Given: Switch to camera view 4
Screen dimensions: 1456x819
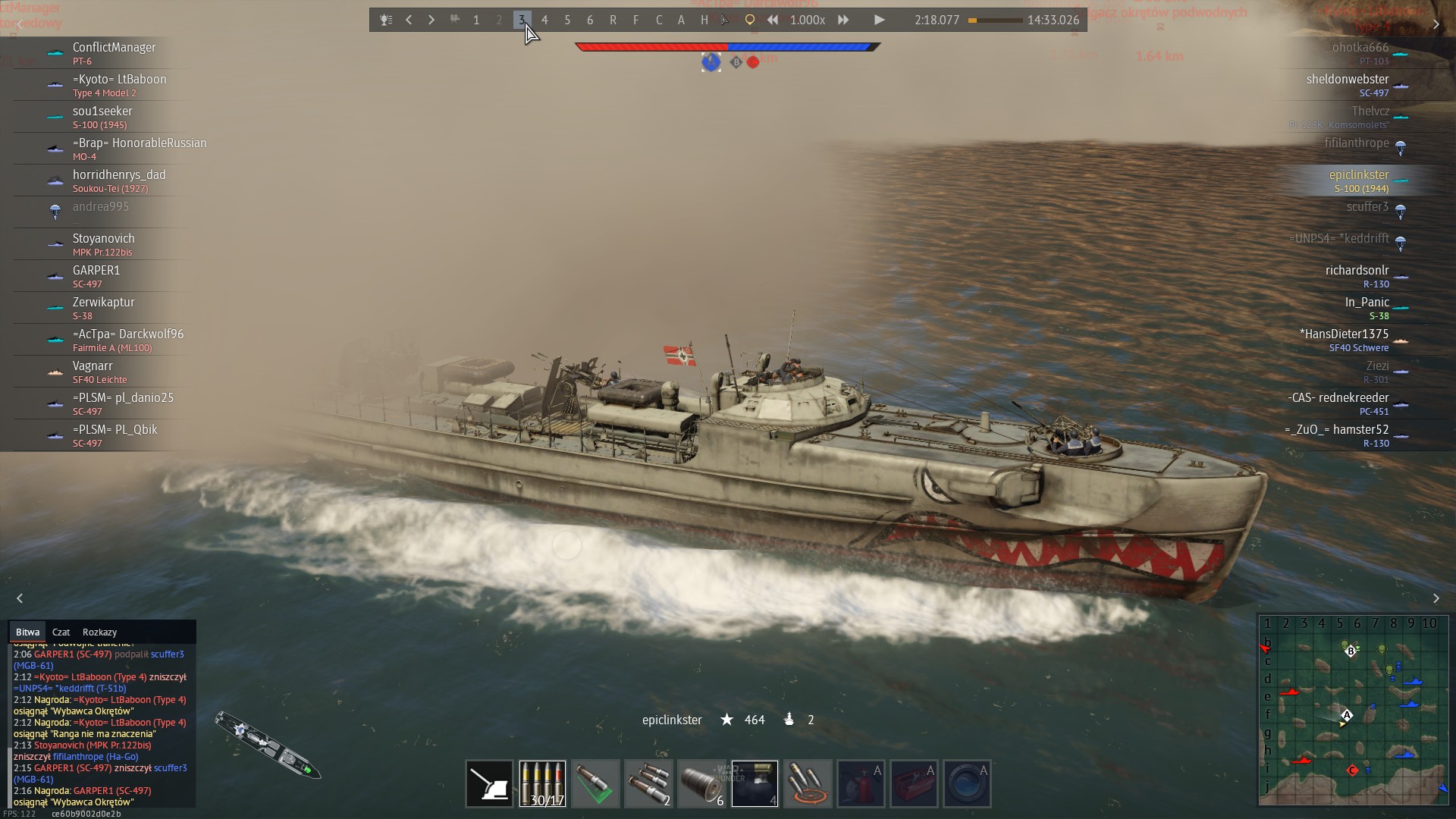Looking at the screenshot, I should 544,20.
